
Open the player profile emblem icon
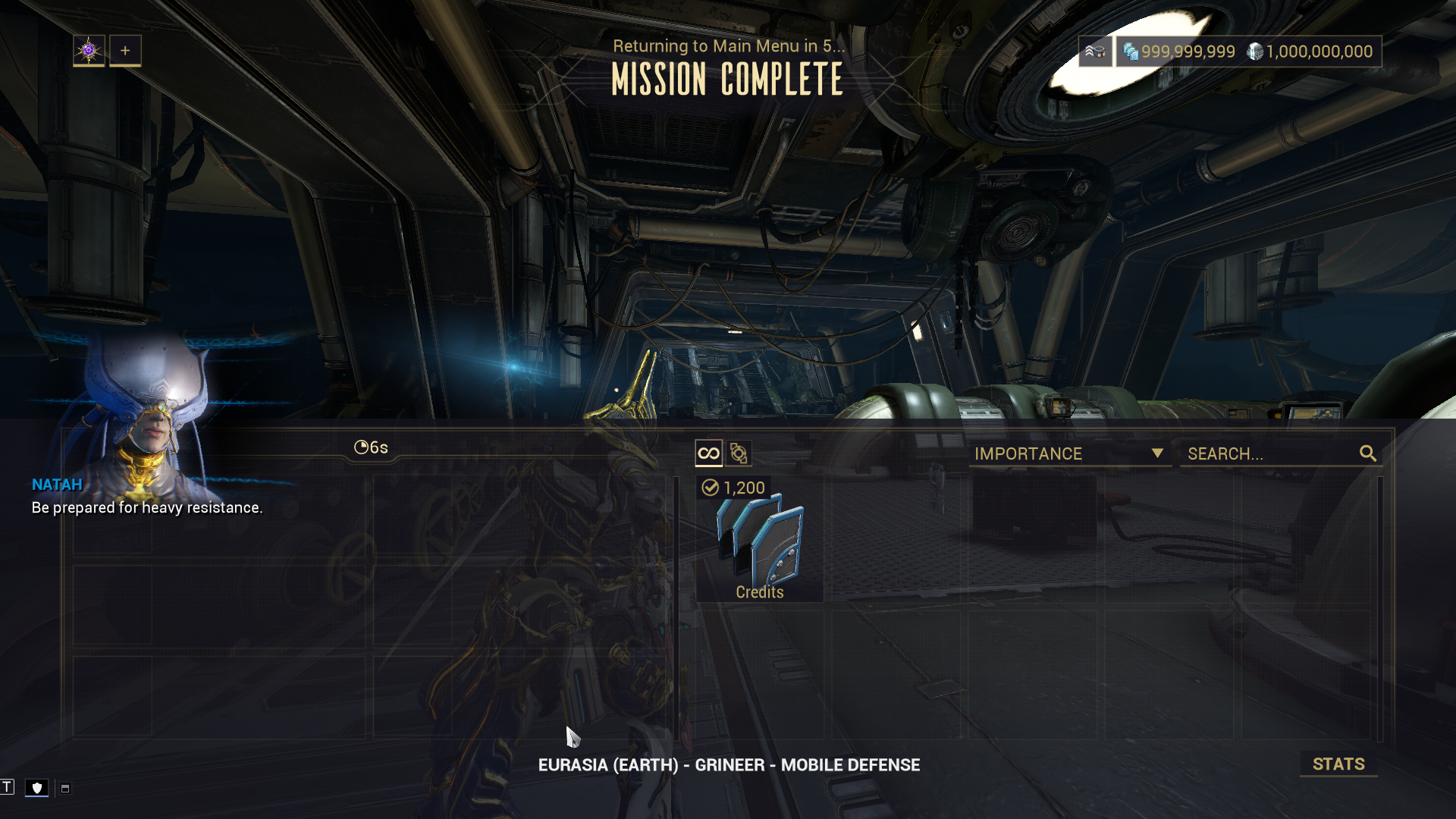[89, 51]
